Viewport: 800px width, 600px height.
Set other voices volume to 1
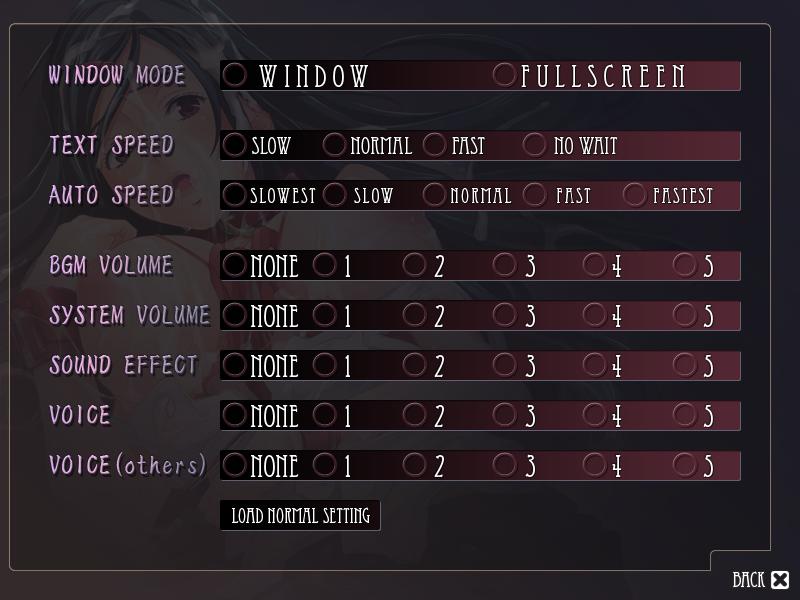[325, 465]
